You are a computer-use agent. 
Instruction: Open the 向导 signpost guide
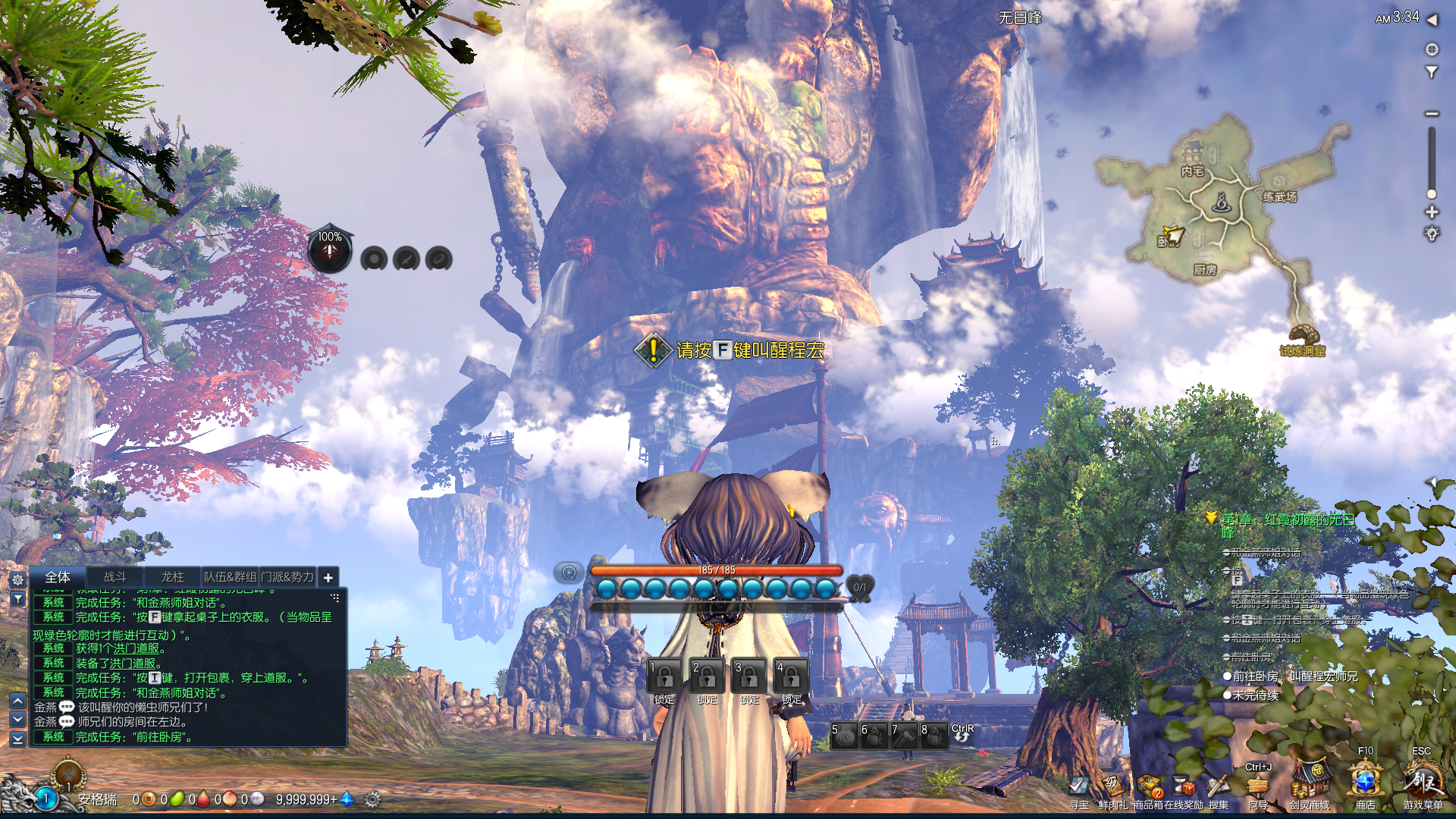[x=1258, y=785]
